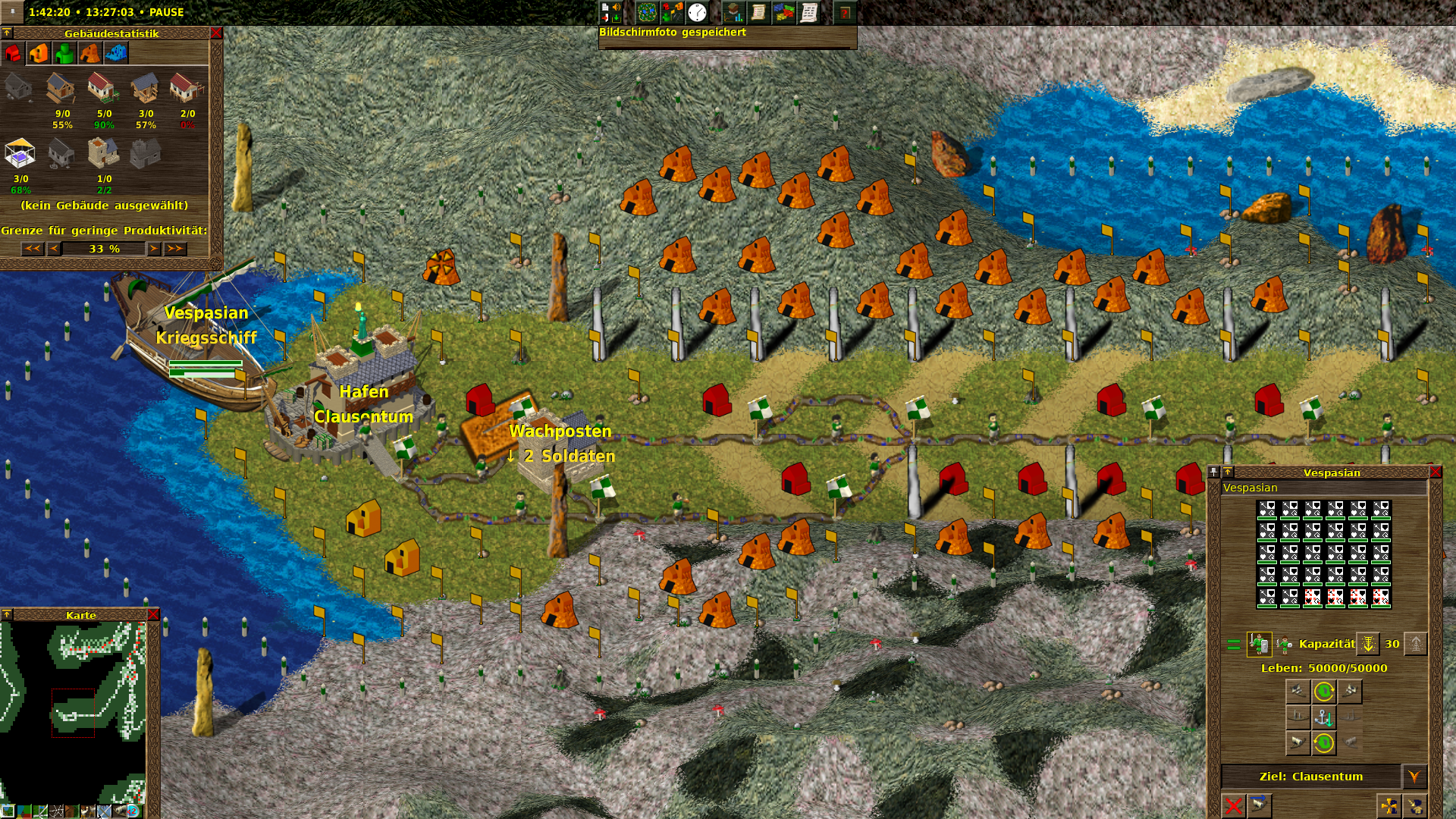
Task: Click the anchor button in ship controls
Action: click(x=1323, y=717)
